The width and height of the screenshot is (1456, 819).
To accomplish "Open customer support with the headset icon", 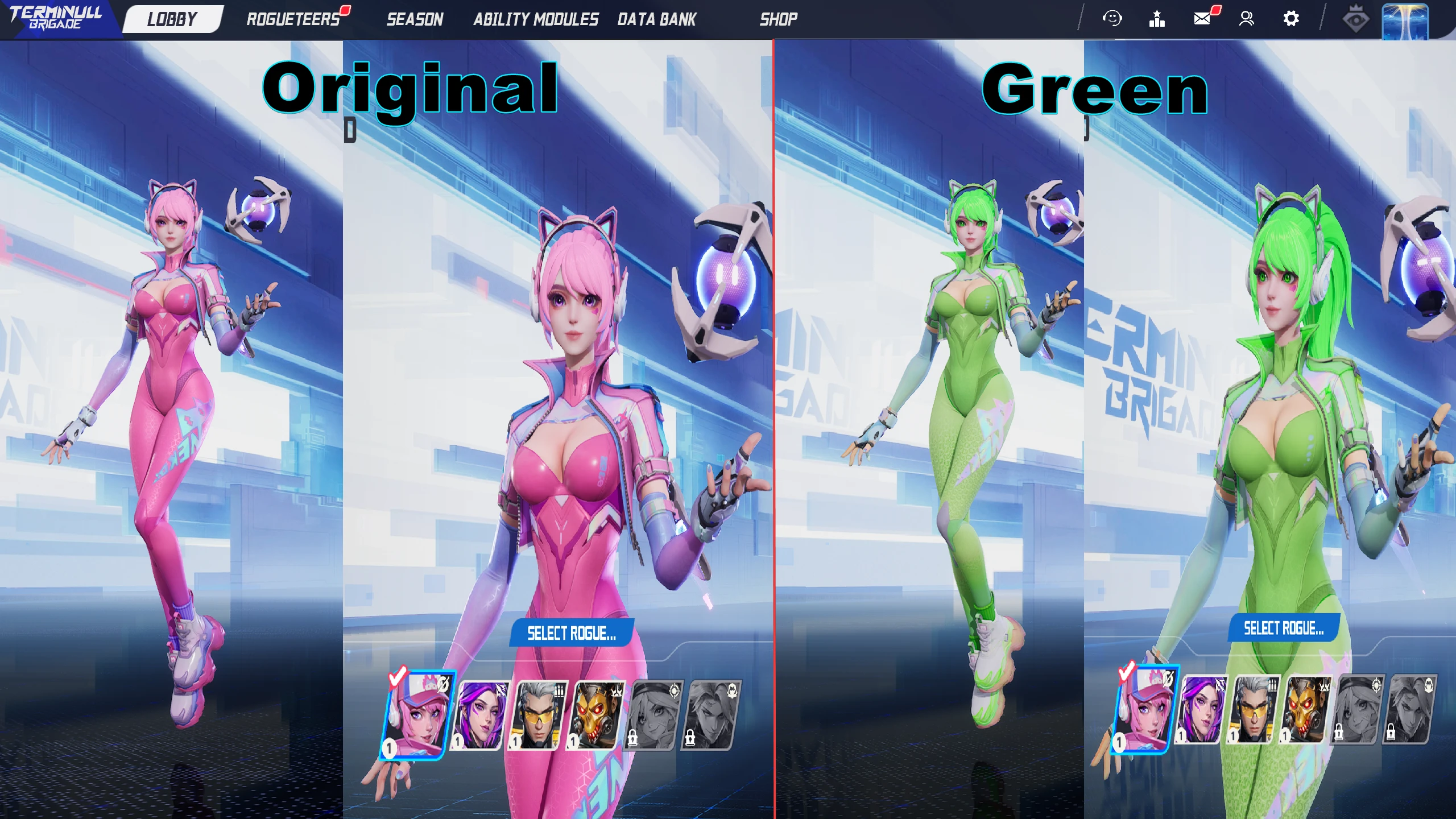I will [x=1112, y=19].
